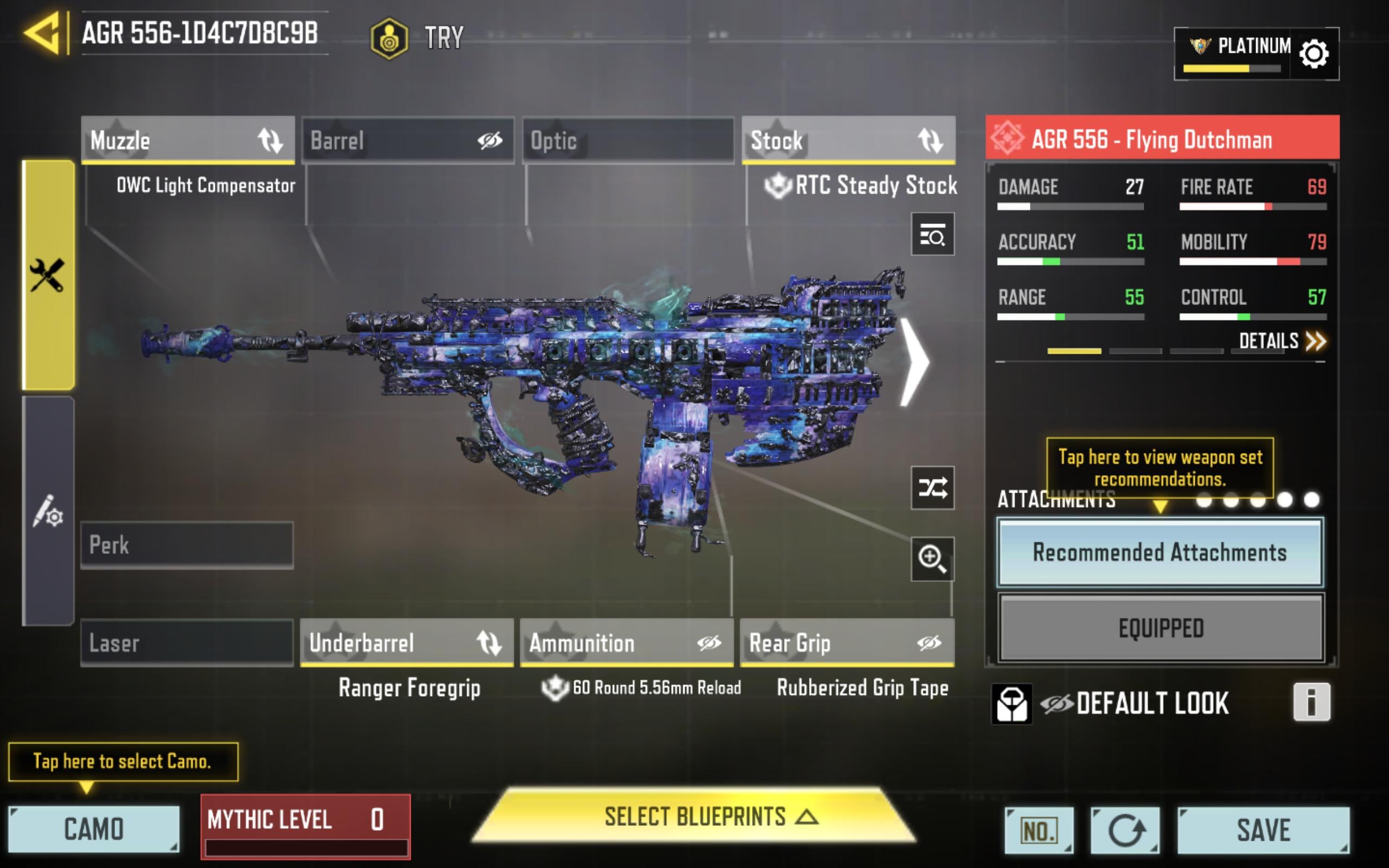Open the Barrel attachment slot
Viewport: 1389px width, 868px height.
click(407, 140)
